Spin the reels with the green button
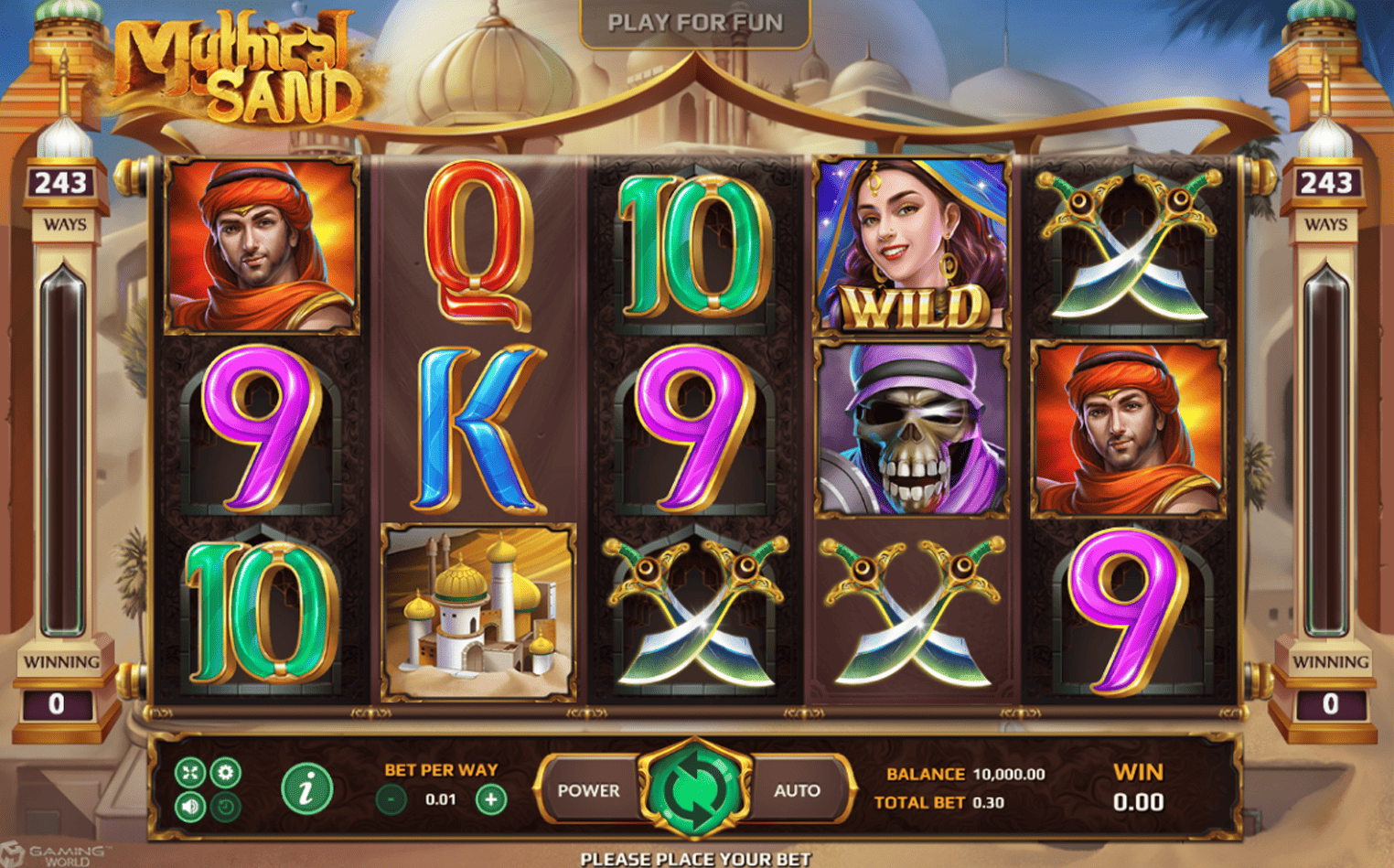The width and height of the screenshot is (1394, 868). (694, 789)
